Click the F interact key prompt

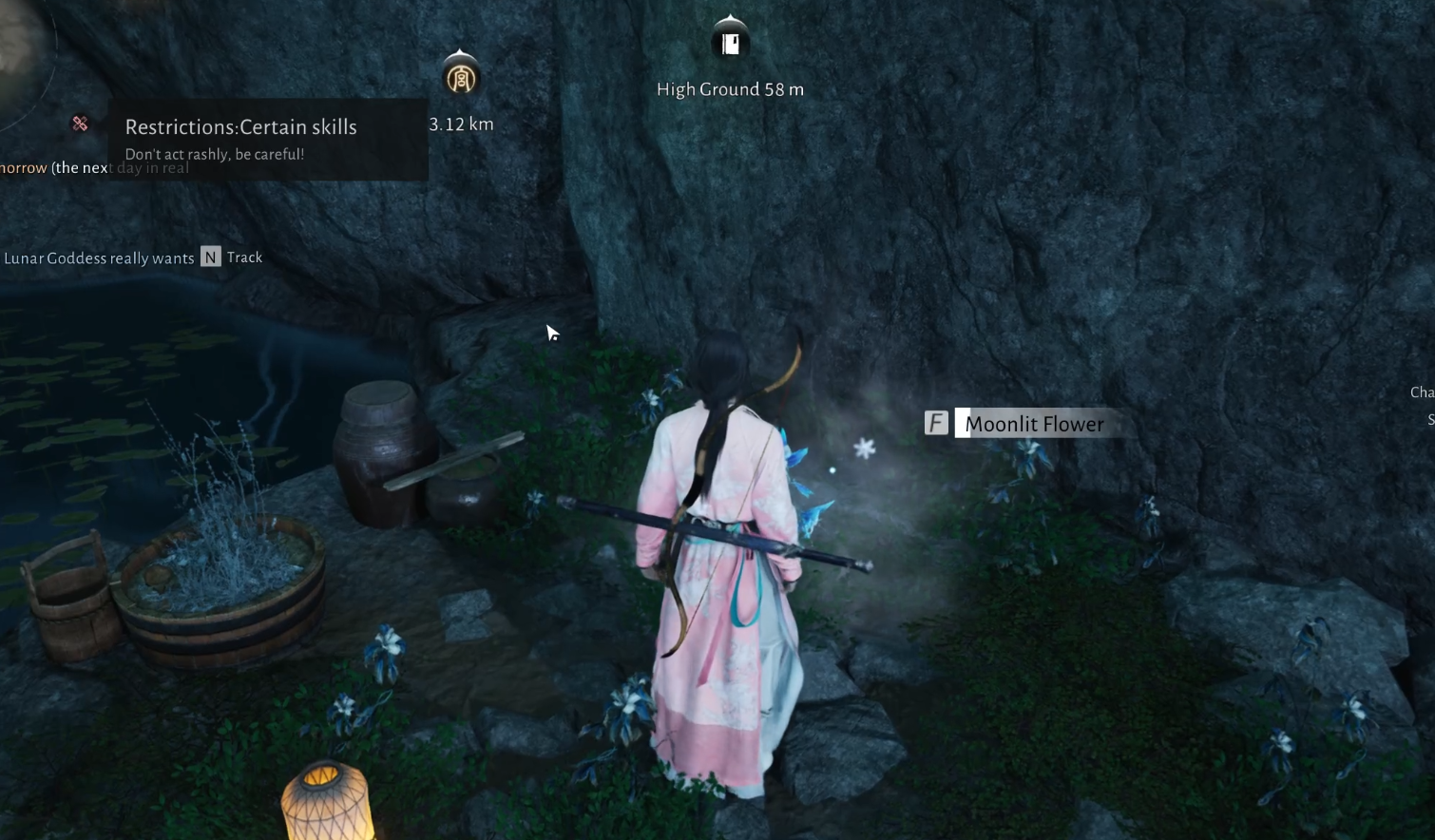coord(936,422)
